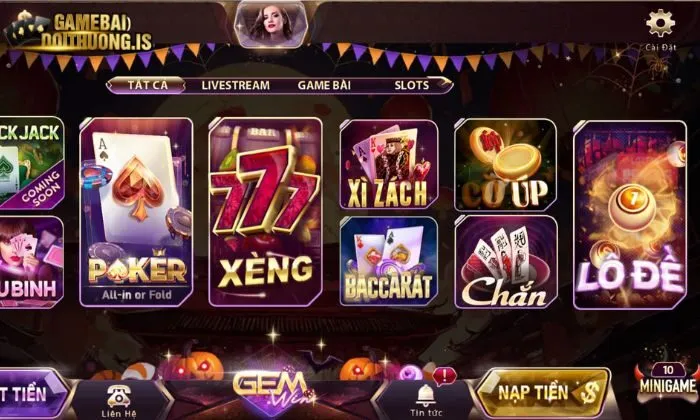Open the Mậu Binh game tile
This screenshot has height=420, width=700.
(x=30, y=260)
